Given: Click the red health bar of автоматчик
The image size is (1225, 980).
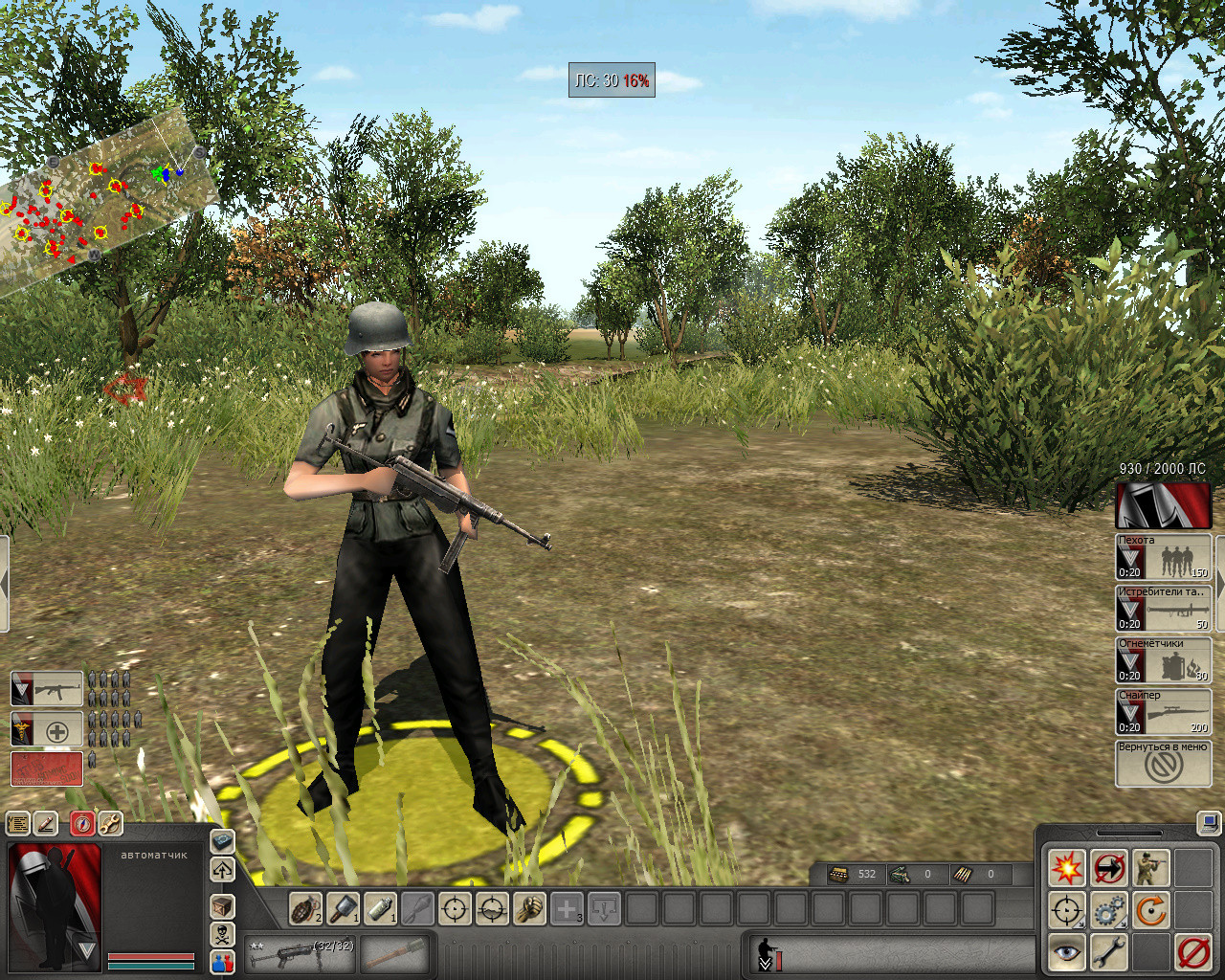Looking at the screenshot, I should coord(151,957).
